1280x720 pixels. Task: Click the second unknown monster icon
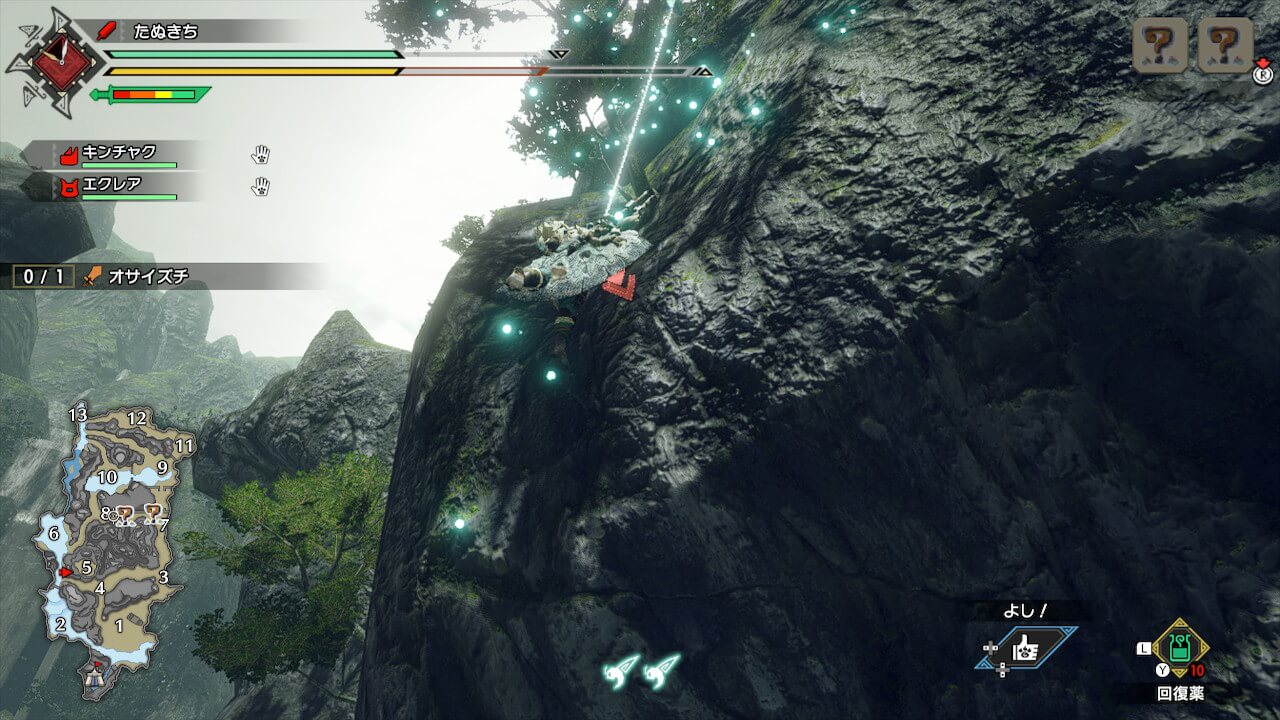click(x=1225, y=44)
